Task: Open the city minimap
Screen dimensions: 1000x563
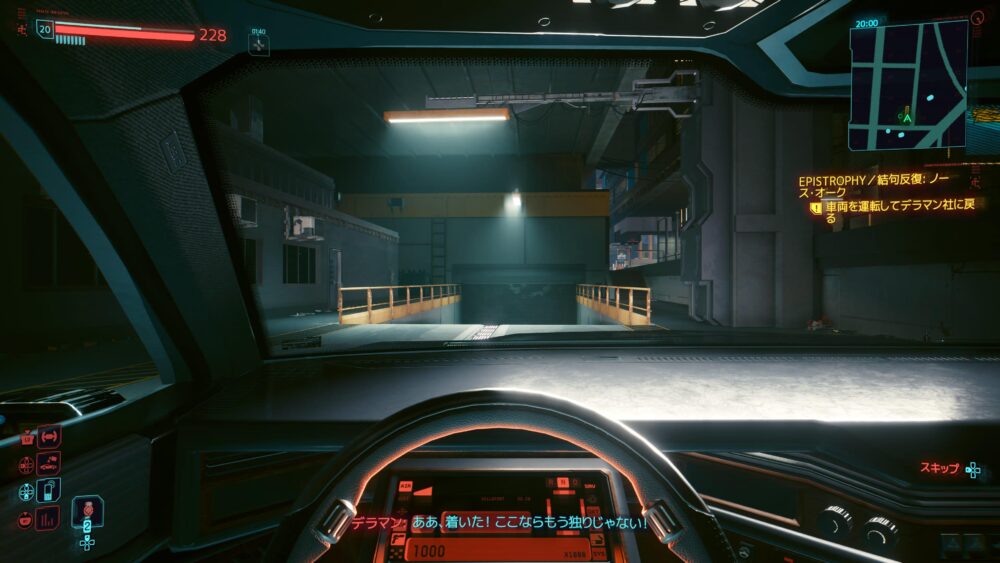Action: pos(908,85)
